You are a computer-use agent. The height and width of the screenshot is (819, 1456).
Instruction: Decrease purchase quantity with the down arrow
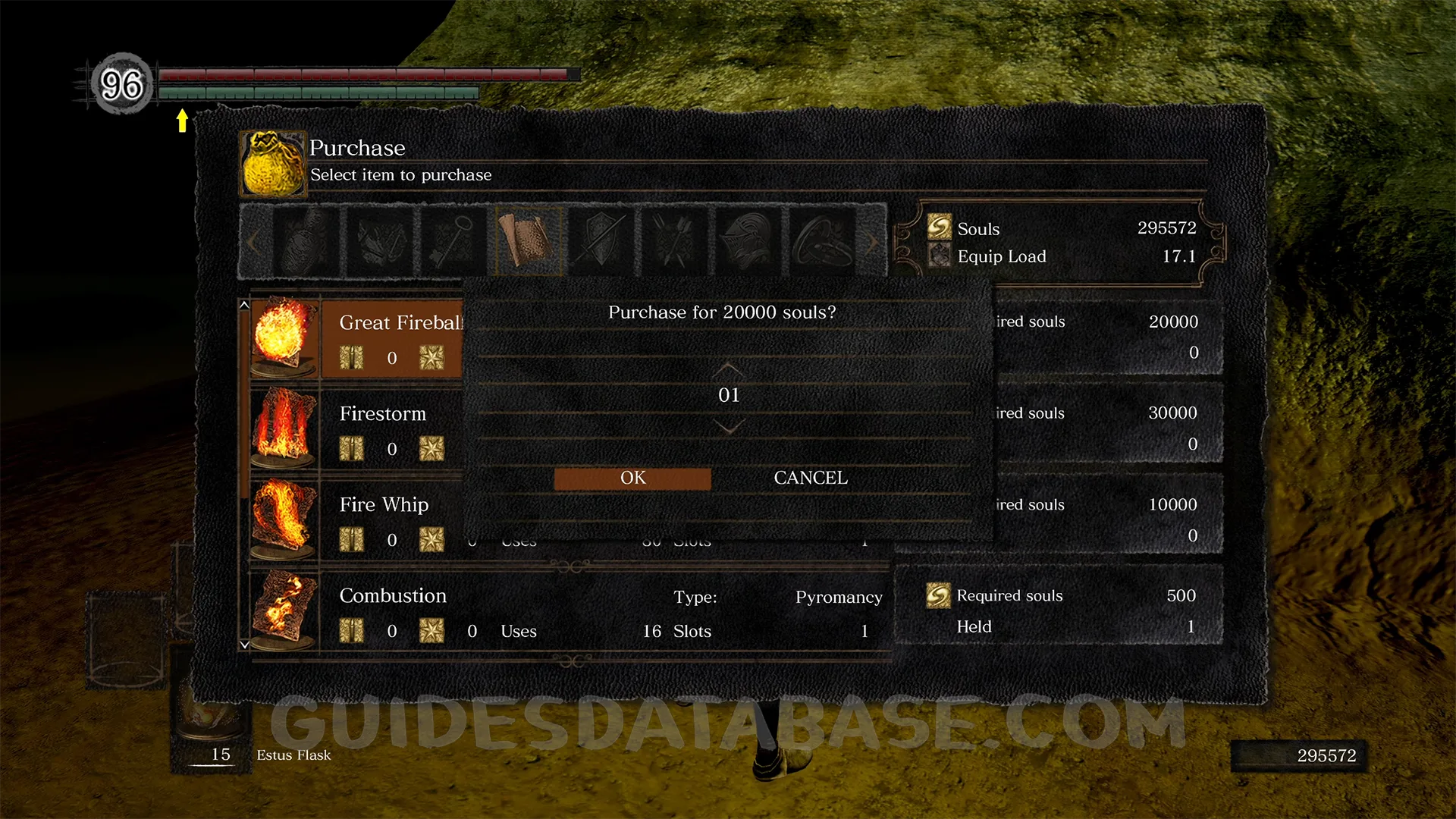pyautogui.click(x=728, y=428)
